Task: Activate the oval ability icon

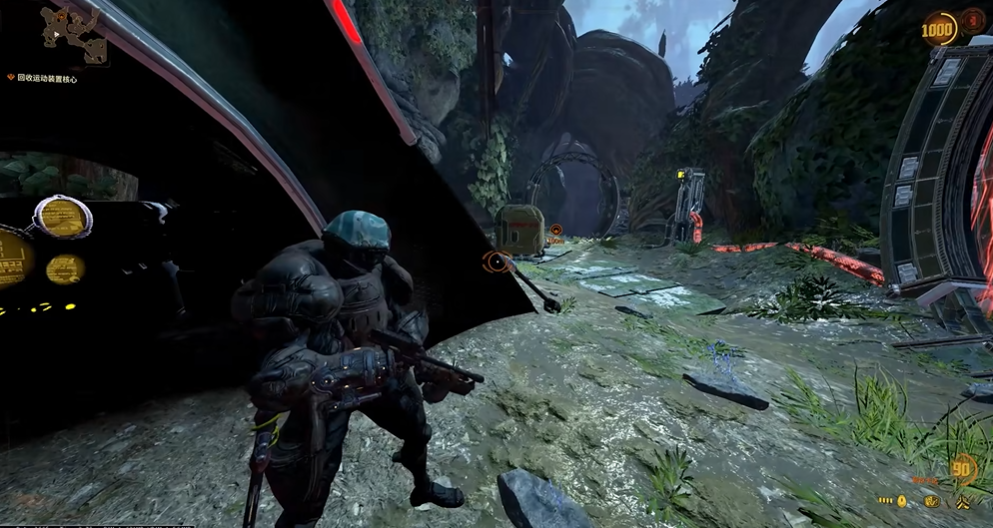Action: (x=933, y=500)
